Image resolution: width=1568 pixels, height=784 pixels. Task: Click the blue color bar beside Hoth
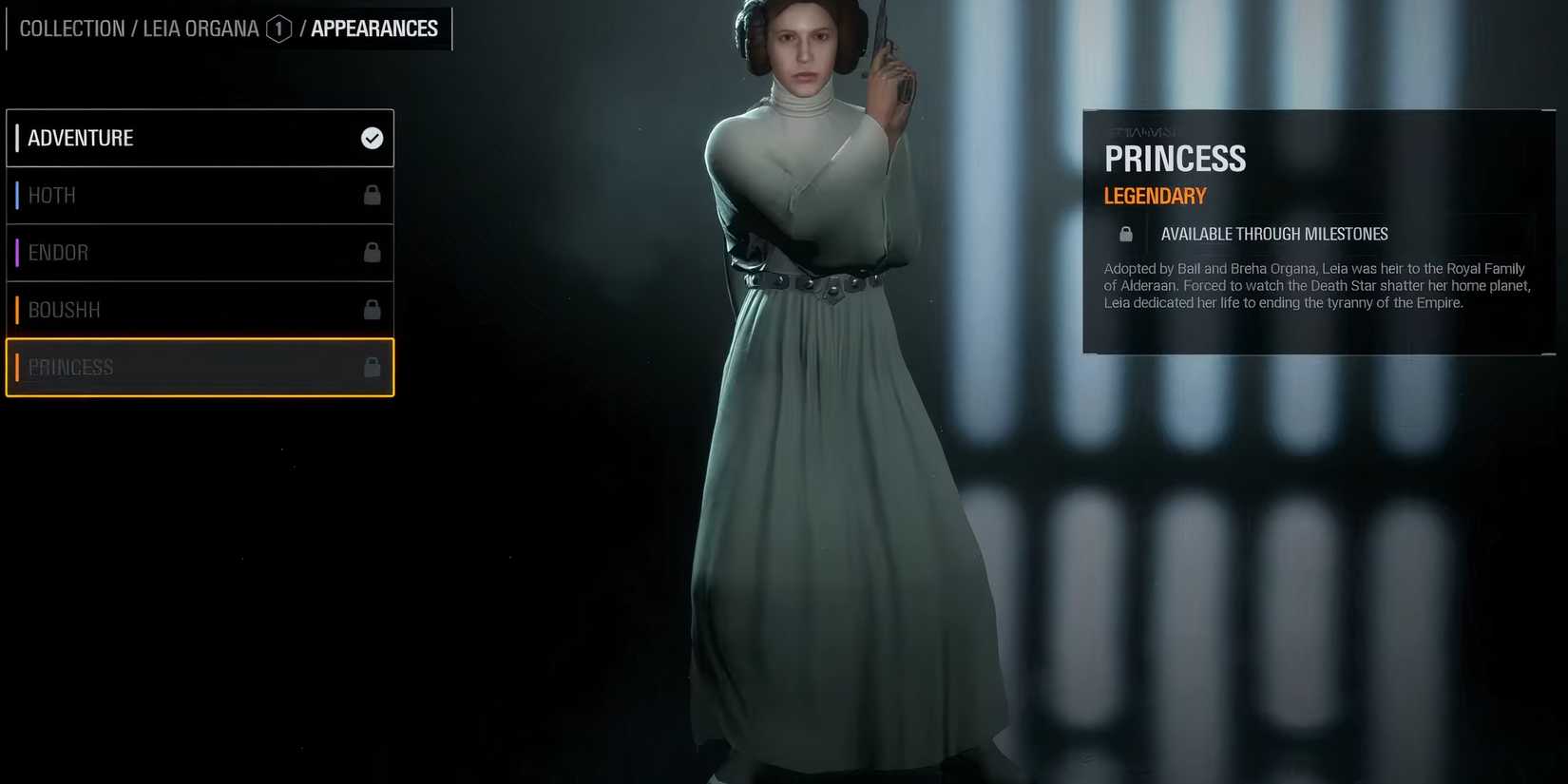point(16,195)
